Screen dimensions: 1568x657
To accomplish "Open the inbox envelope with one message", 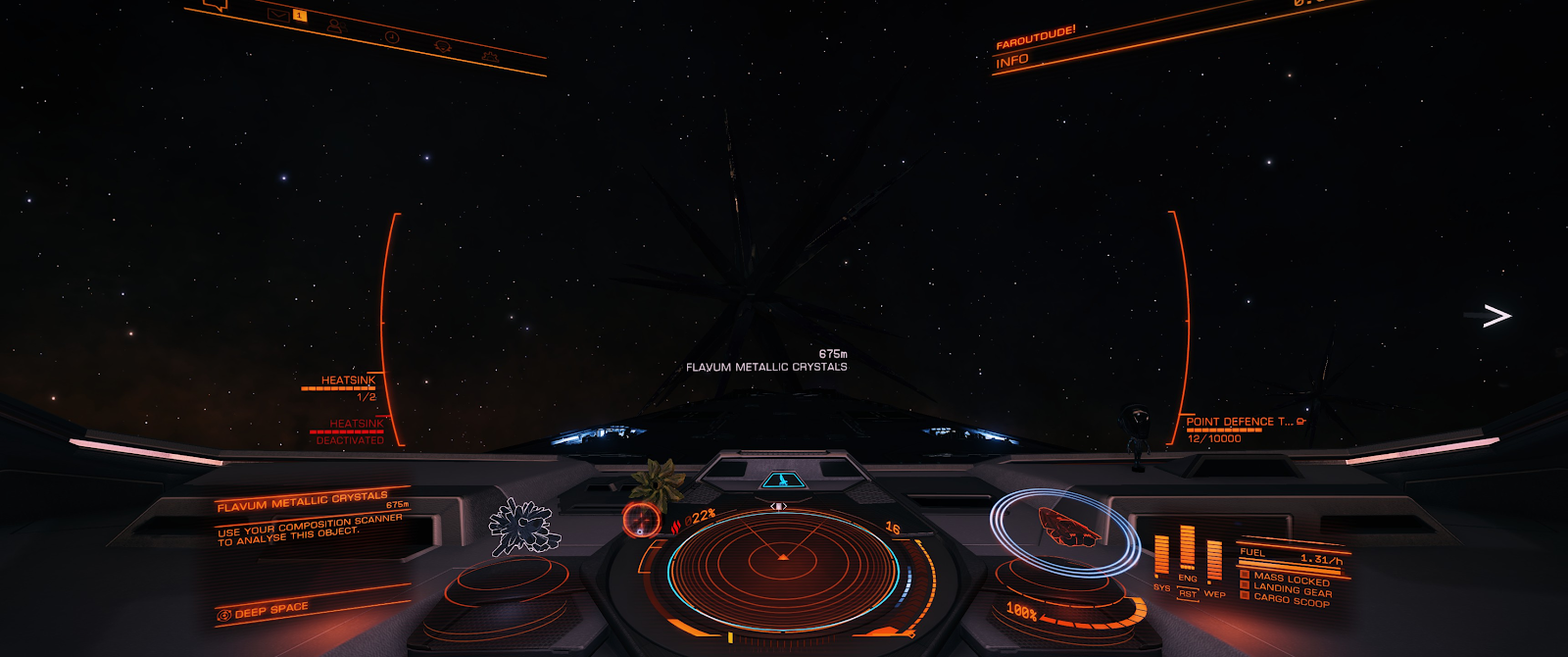I will (278, 14).
